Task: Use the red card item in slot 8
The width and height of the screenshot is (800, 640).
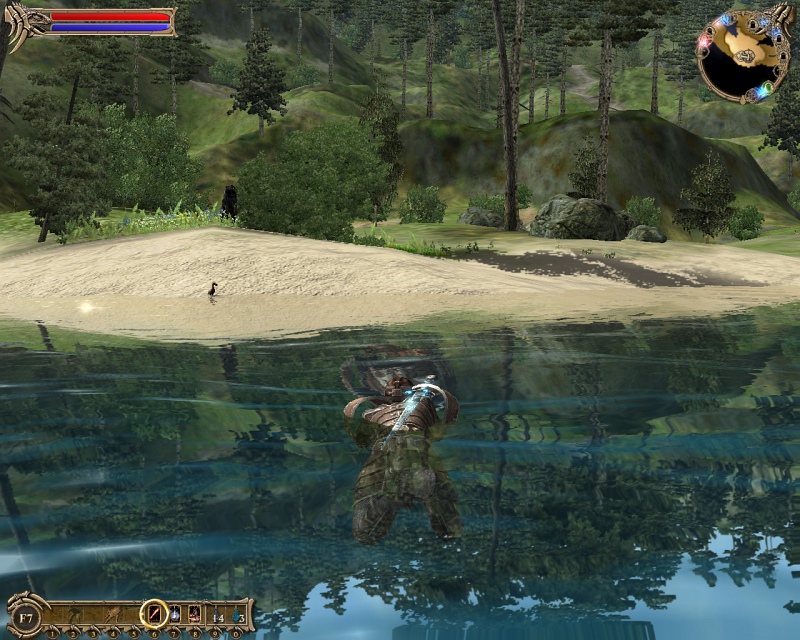Action: 194,613
